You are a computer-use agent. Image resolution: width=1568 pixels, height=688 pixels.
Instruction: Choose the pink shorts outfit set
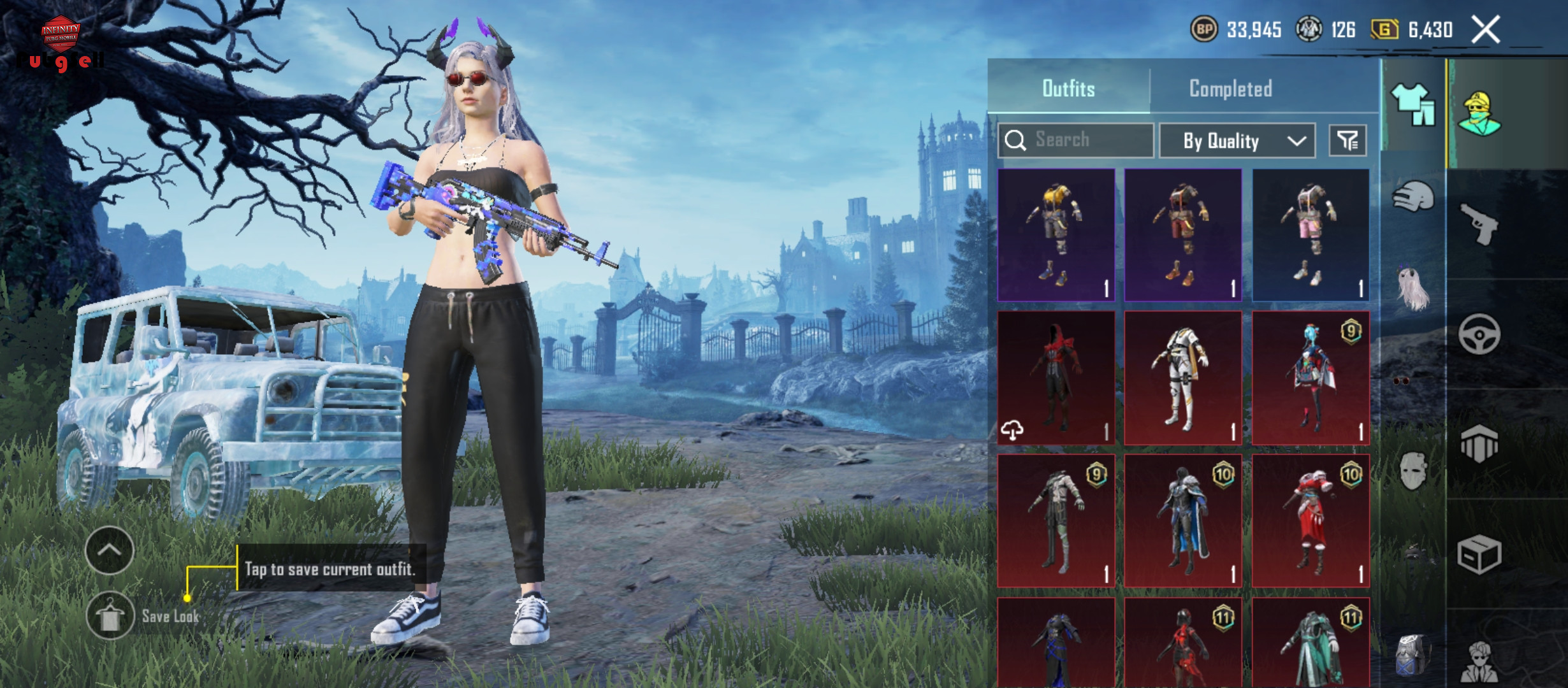1310,234
